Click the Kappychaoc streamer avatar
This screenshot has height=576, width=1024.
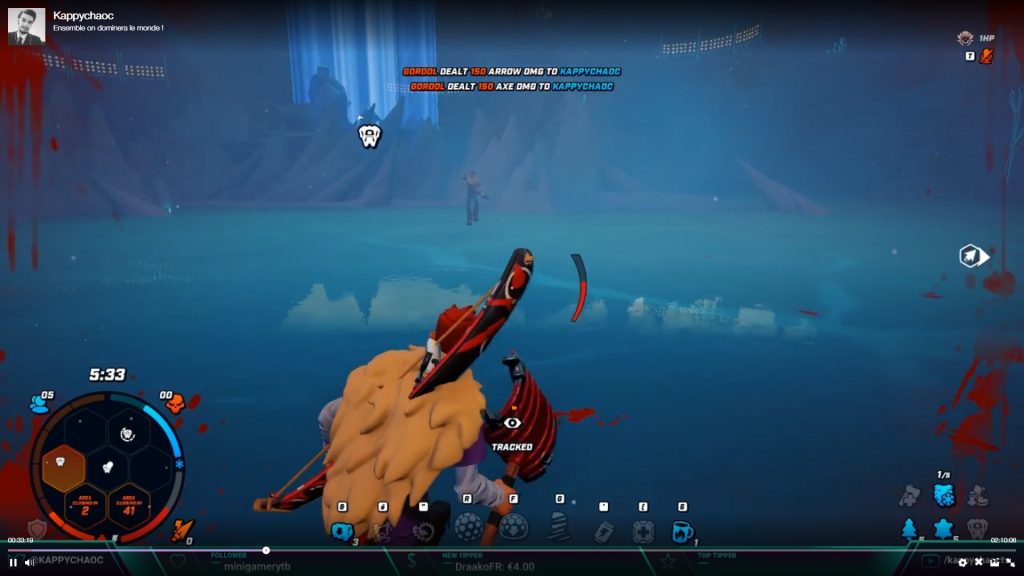26,26
